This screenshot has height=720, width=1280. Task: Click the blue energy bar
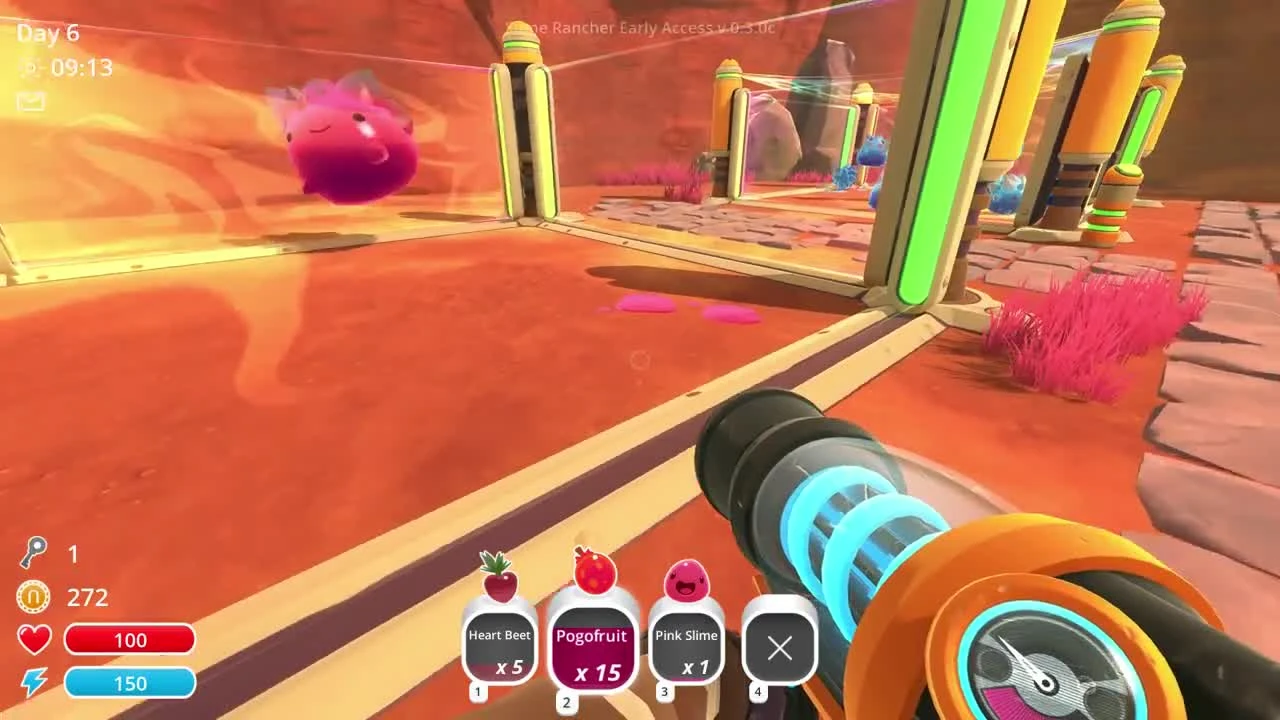click(130, 683)
